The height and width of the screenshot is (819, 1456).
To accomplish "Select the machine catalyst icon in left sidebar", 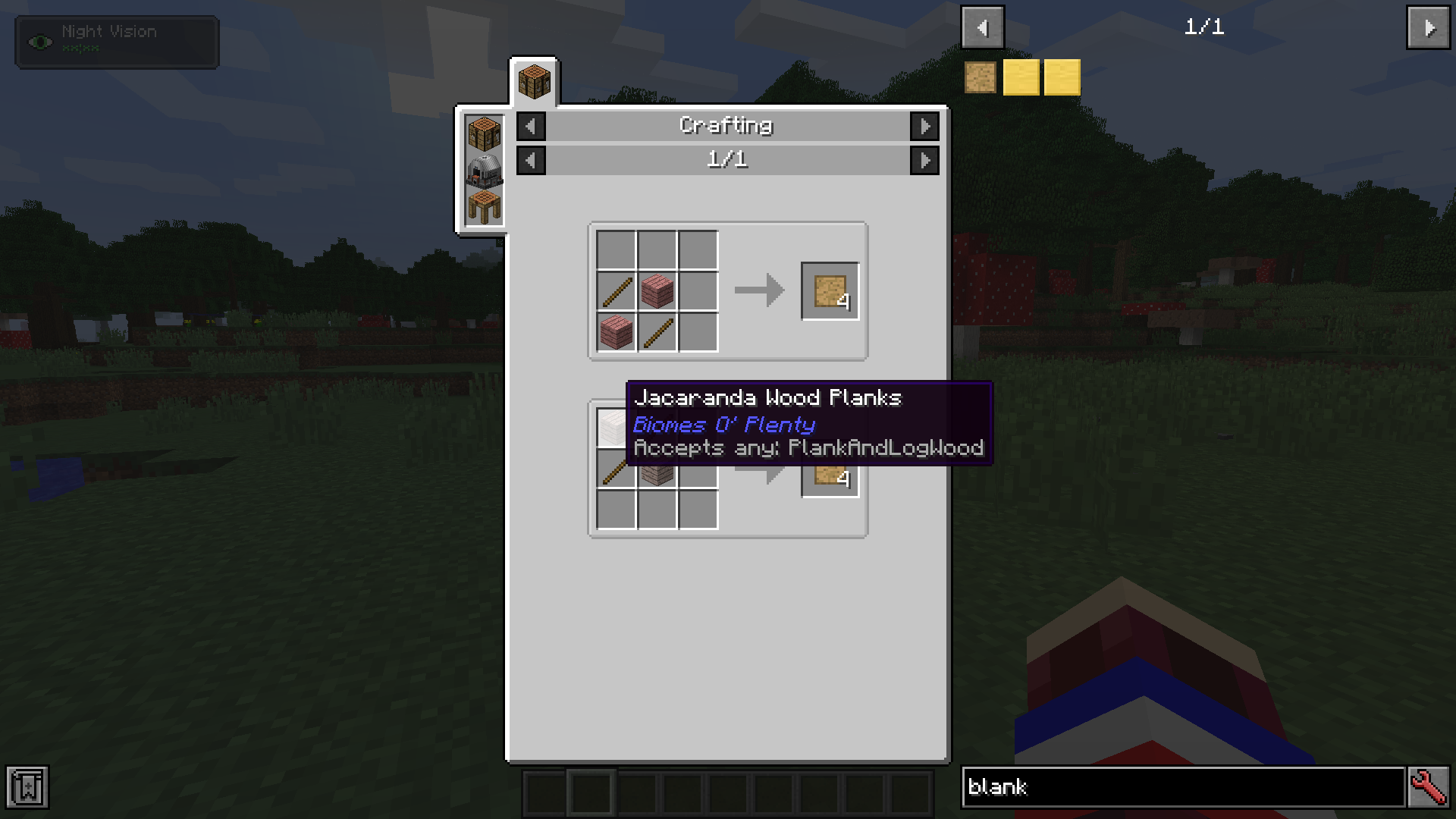I will (483, 172).
